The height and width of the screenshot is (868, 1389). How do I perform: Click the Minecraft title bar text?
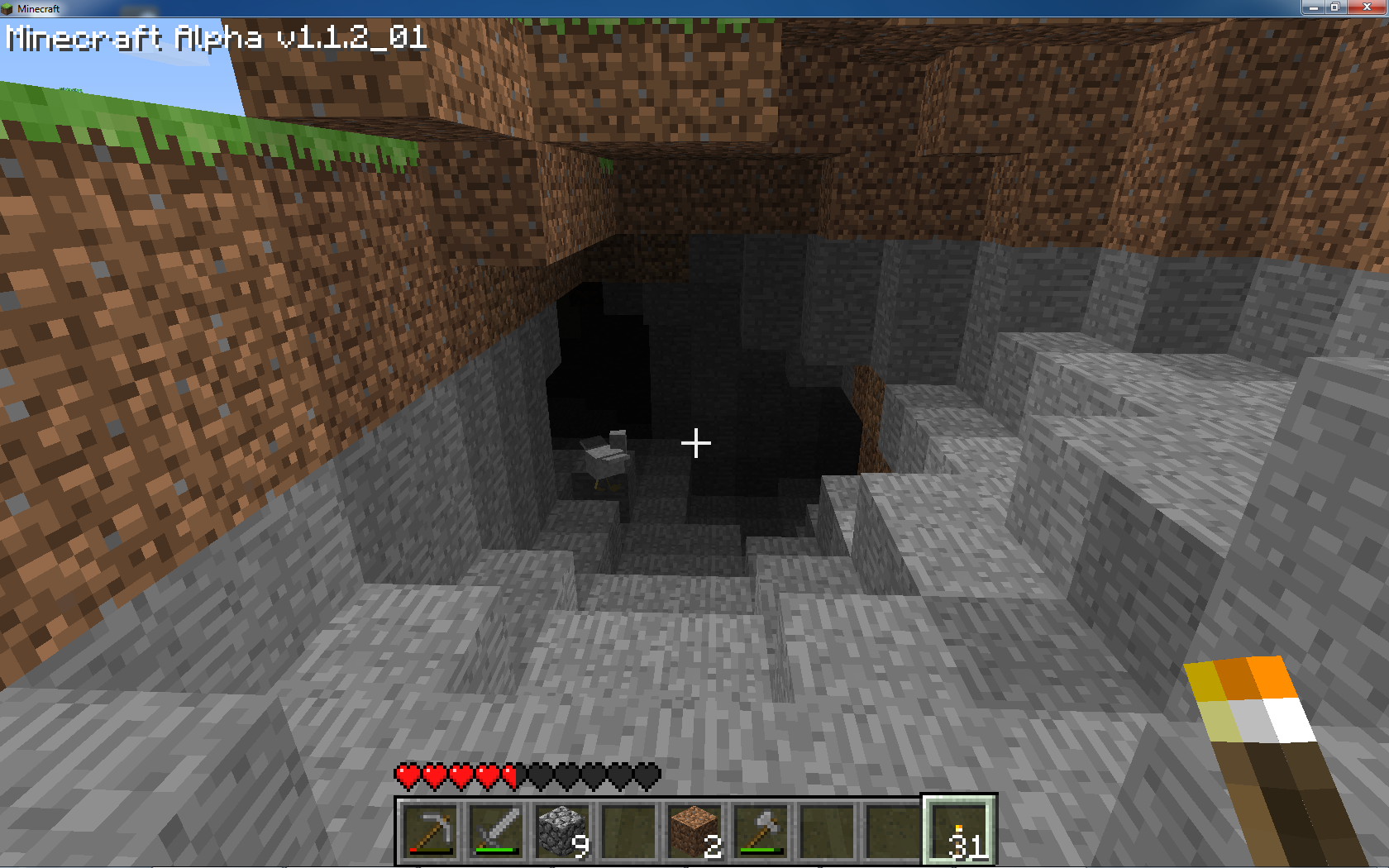[39, 8]
